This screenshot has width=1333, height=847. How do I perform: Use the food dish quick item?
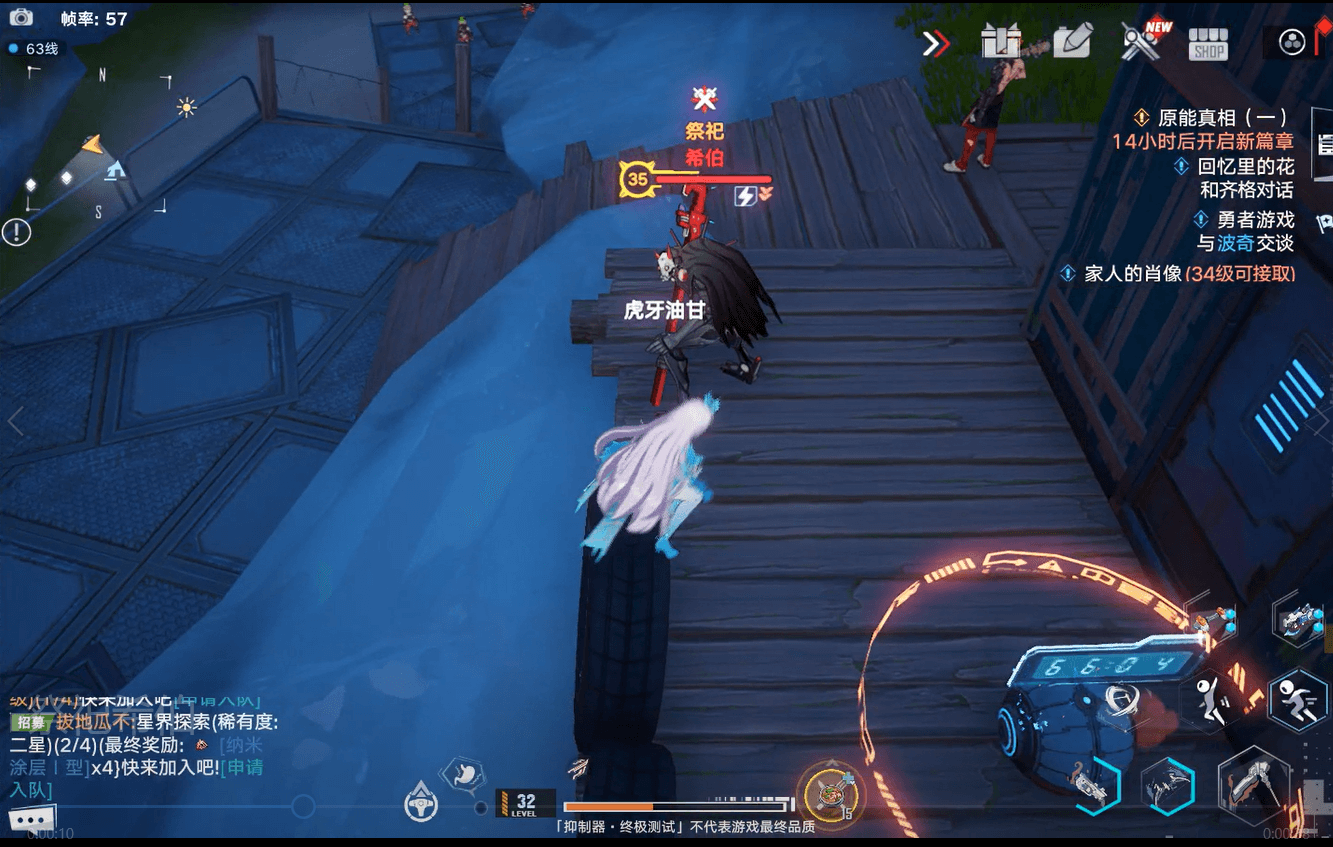pyautogui.click(x=828, y=791)
